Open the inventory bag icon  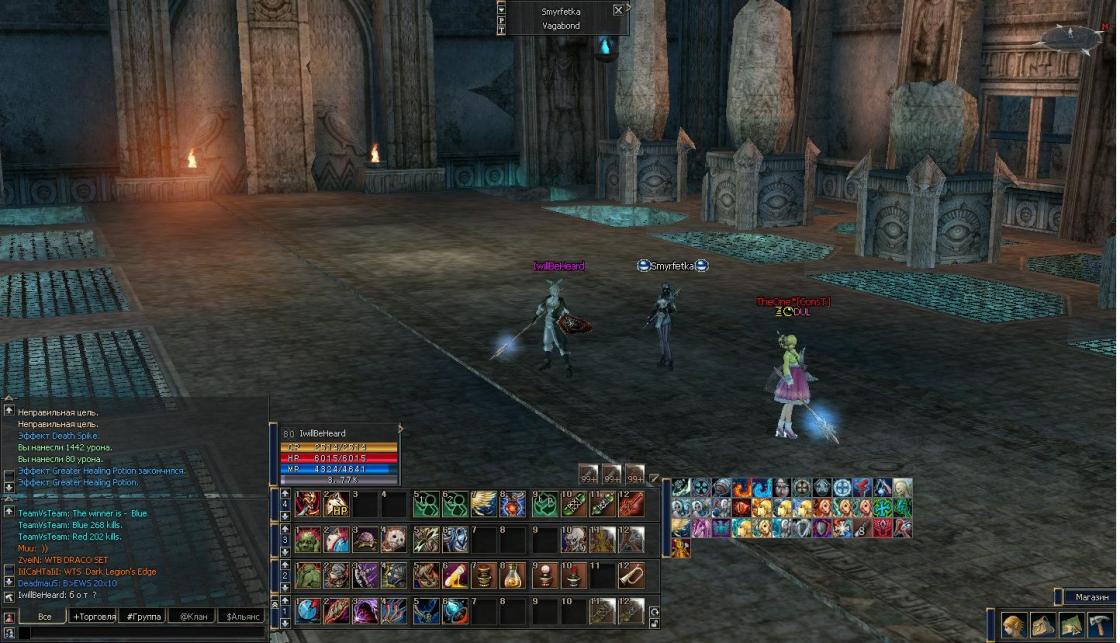[x=1043, y=625]
